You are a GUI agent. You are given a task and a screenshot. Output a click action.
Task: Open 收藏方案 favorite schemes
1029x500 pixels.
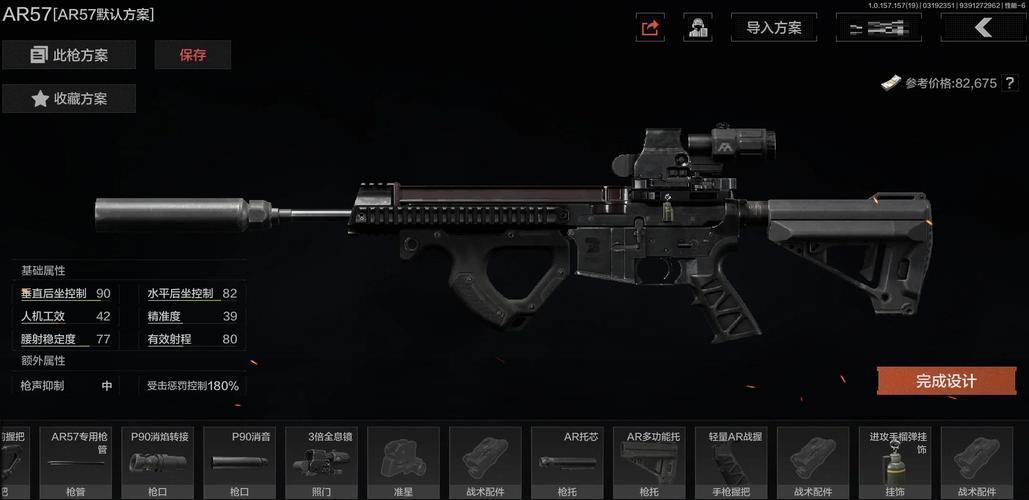pyautogui.click(x=69, y=99)
